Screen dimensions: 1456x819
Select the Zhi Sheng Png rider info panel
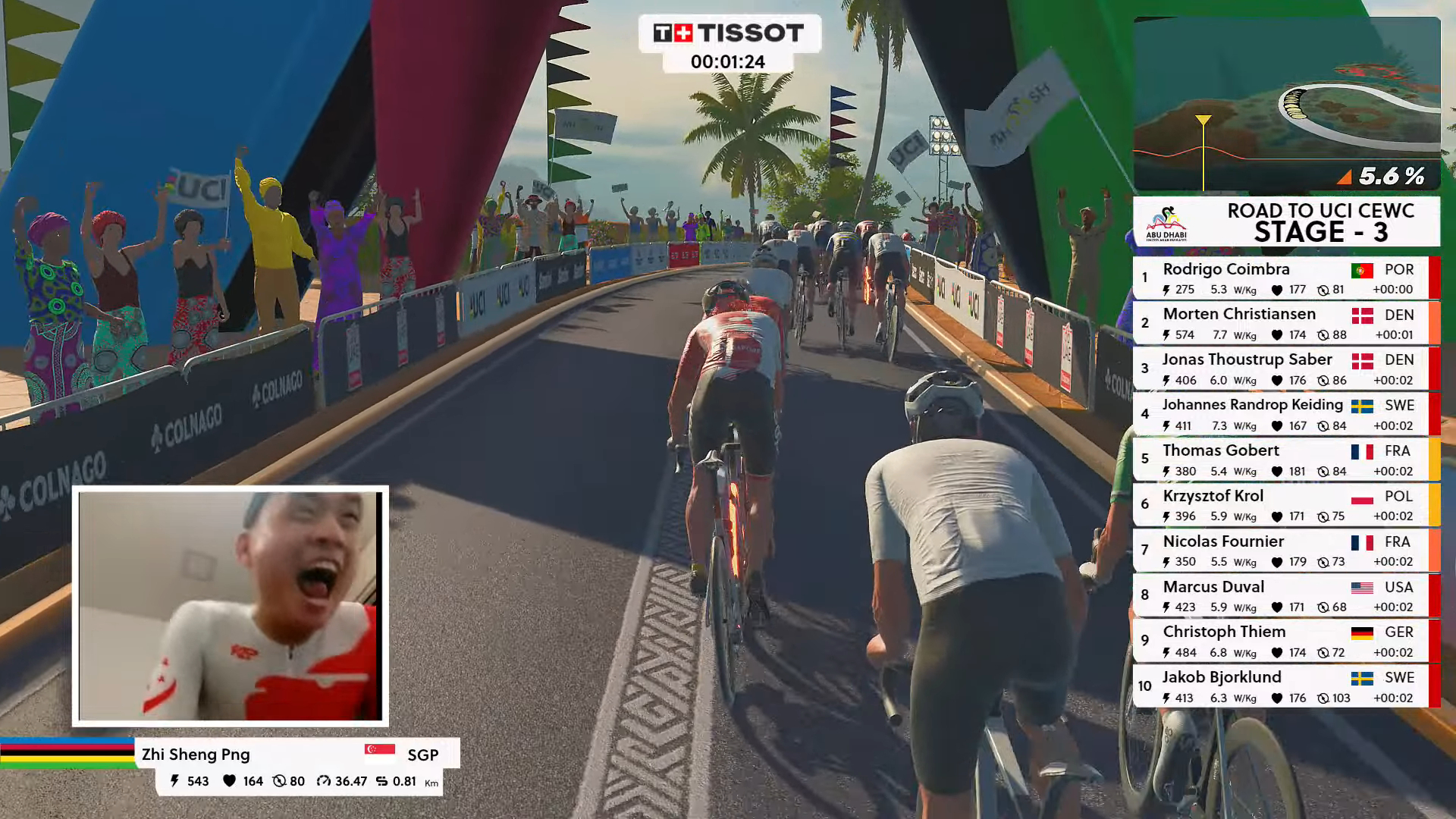click(x=297, y=766)
